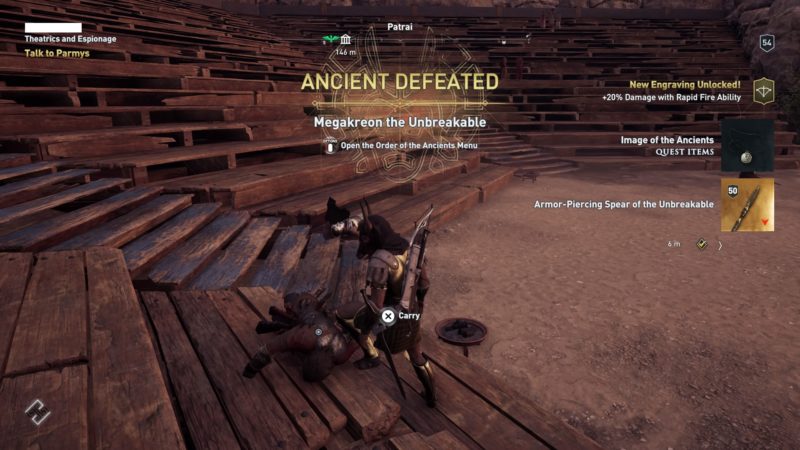Click the diamond emblem in the bottom-left corner
This screenshot has width=800, height=450.
[37, 411]
